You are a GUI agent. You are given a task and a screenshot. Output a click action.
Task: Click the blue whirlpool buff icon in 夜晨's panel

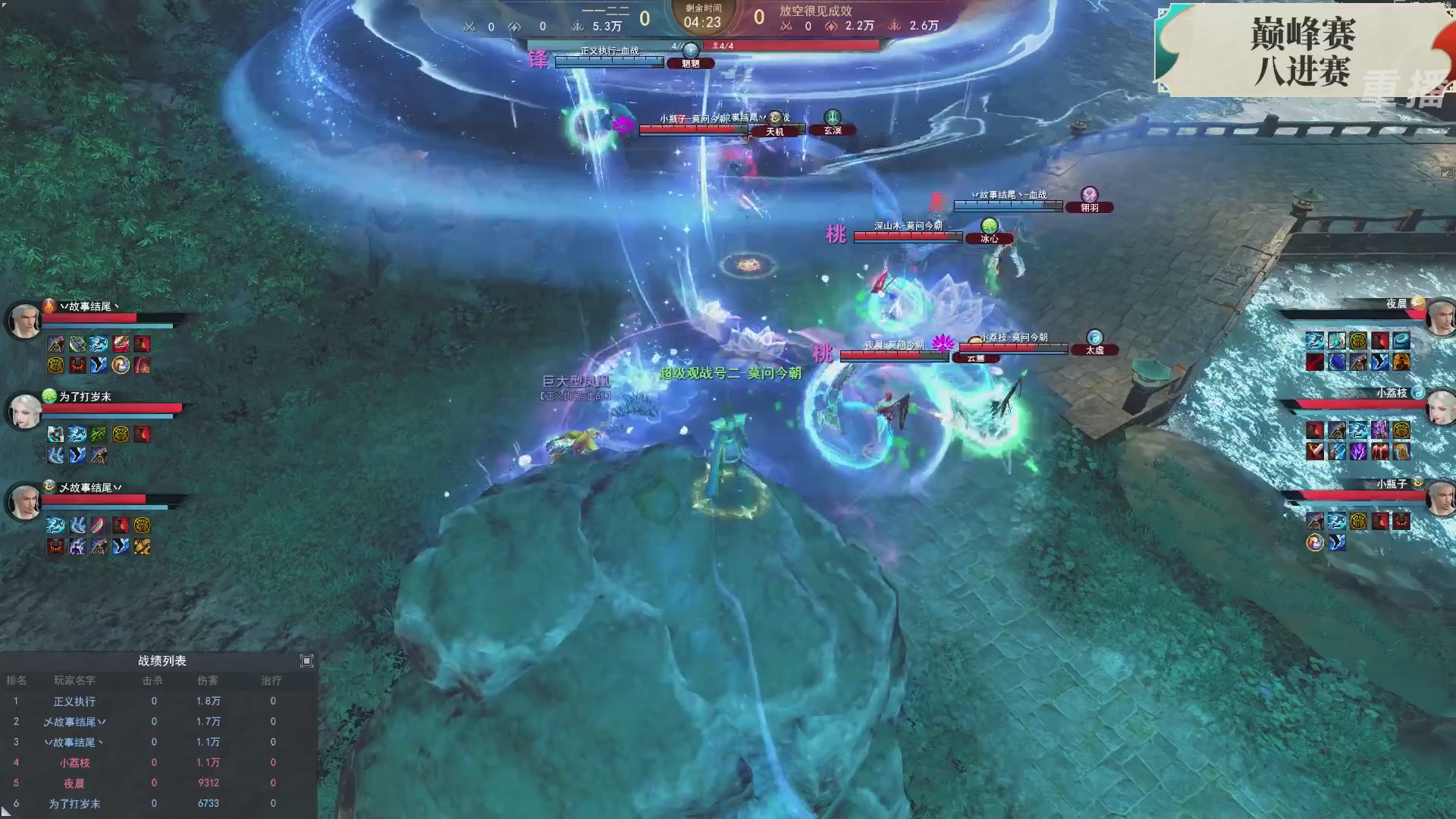pyautogui.click(x=1400, y=341)
